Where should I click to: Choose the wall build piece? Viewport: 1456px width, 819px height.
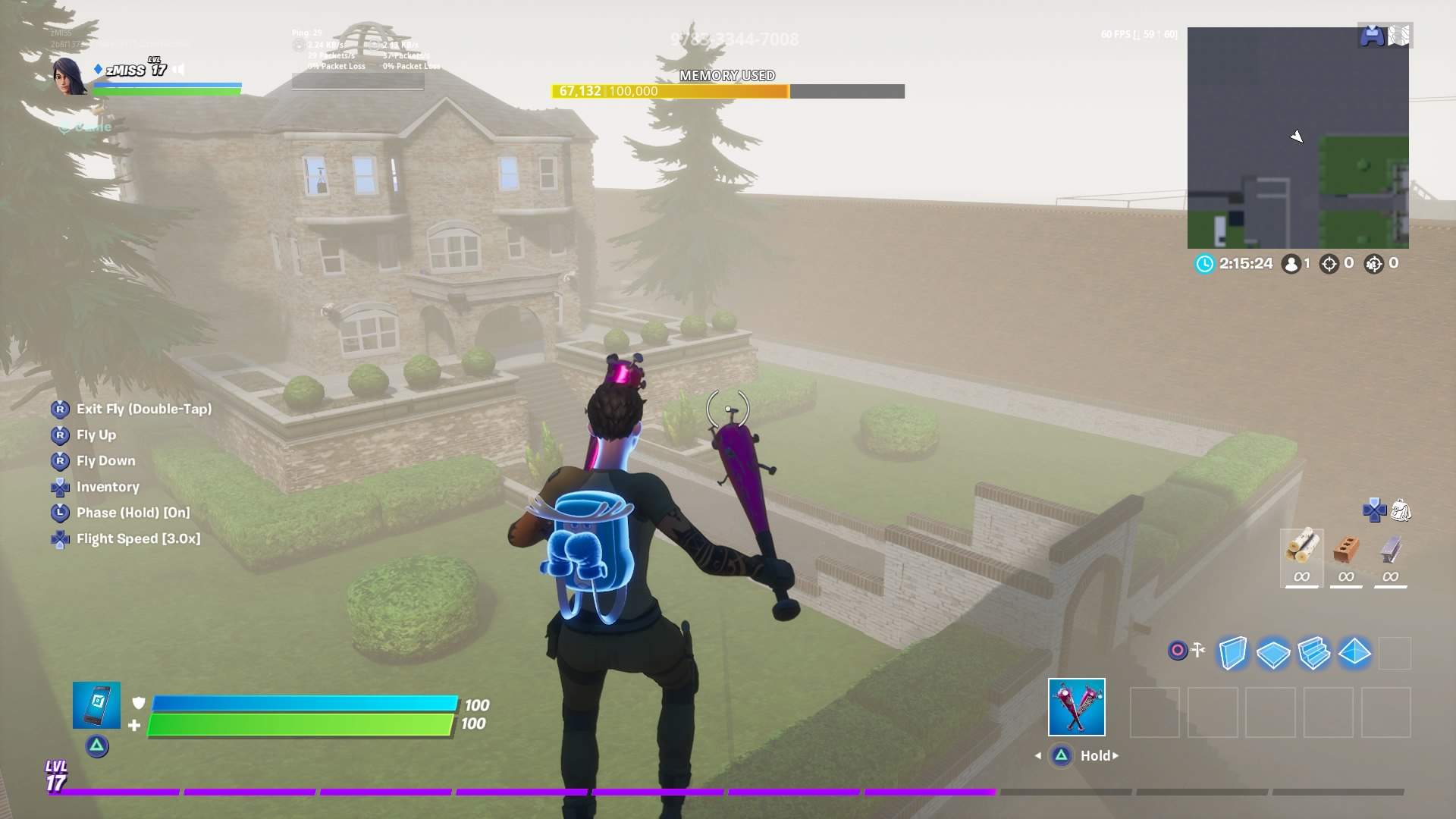[x=1232, y=652]
